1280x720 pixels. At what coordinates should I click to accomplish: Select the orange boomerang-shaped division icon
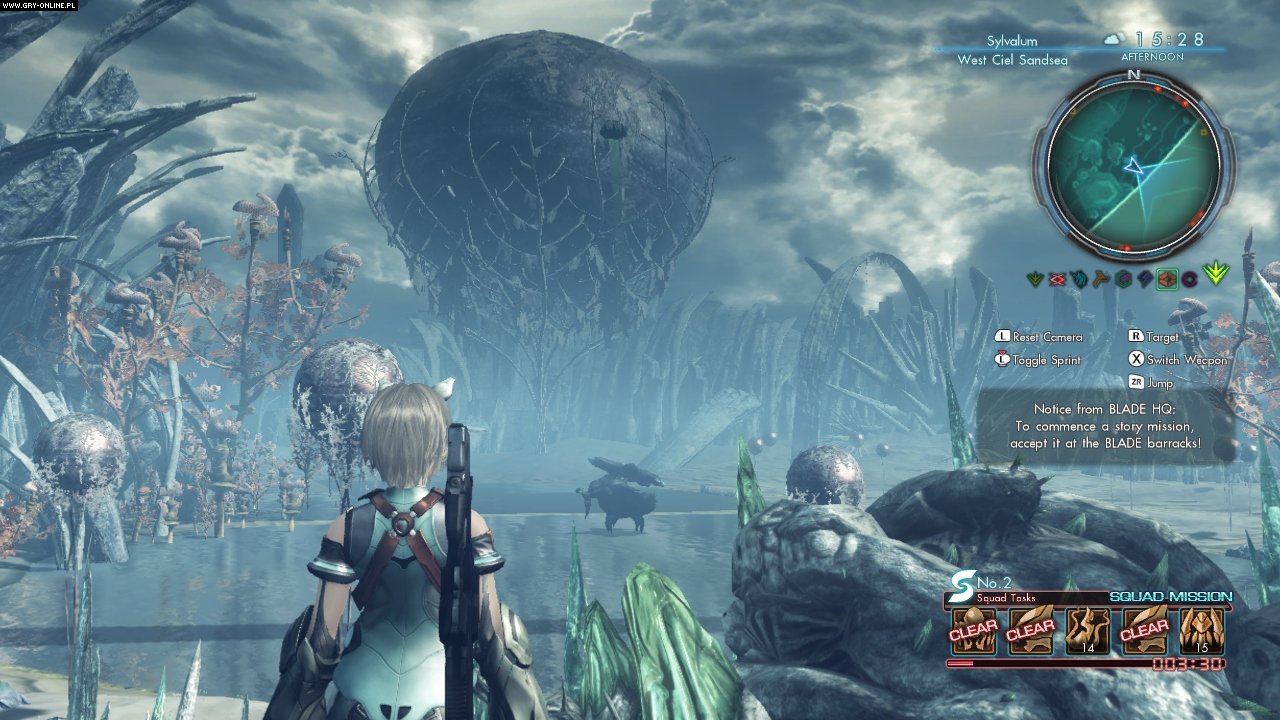click(1100, 280)
